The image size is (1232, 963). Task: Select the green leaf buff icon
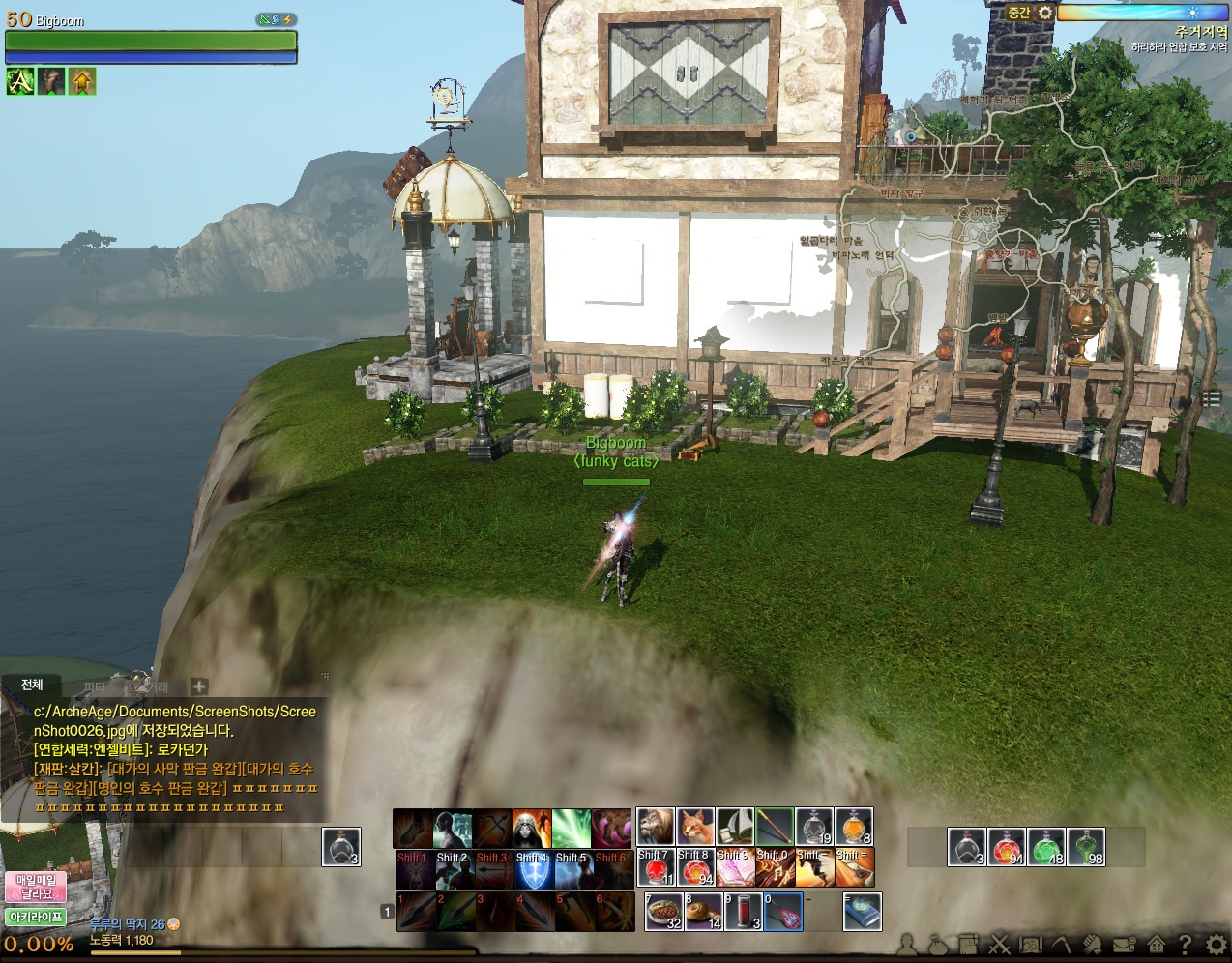pos(20,81)
